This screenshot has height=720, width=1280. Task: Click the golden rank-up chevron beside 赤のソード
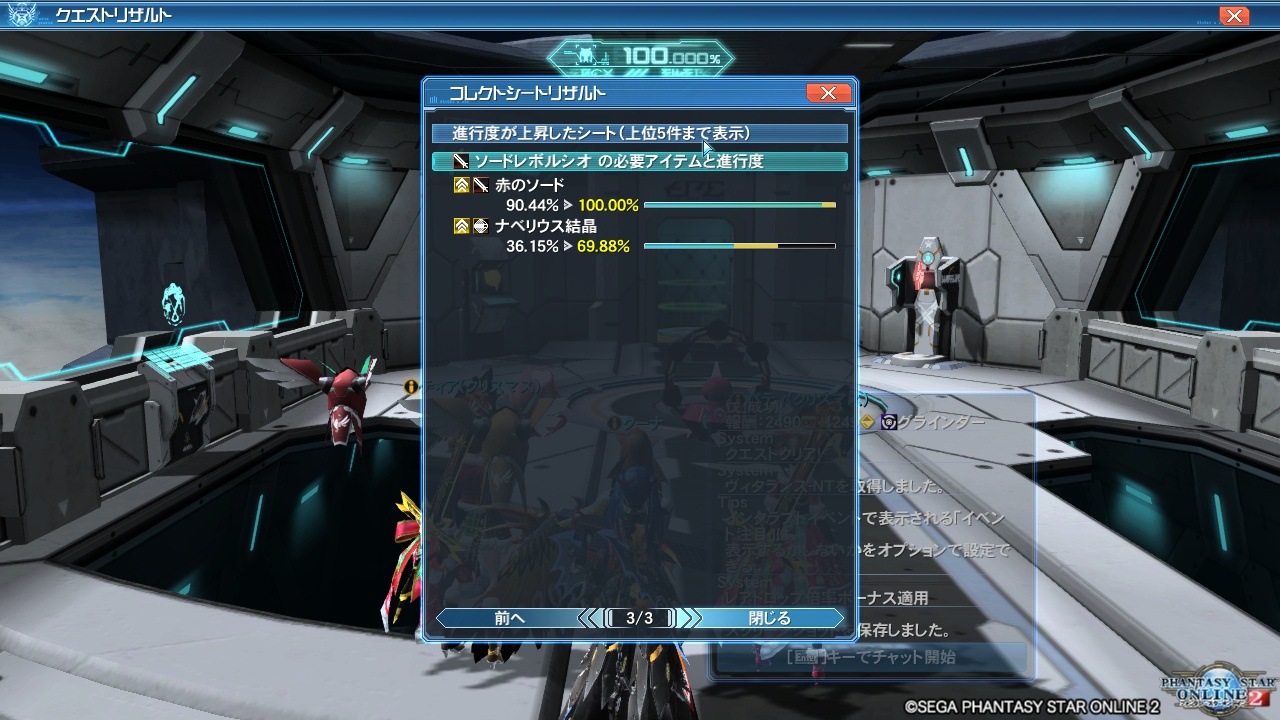click(461, 185)
